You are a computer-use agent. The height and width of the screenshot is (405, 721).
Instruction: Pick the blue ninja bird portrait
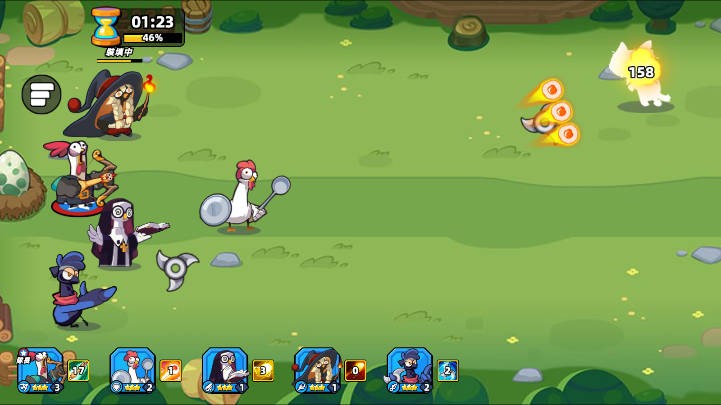409,368
